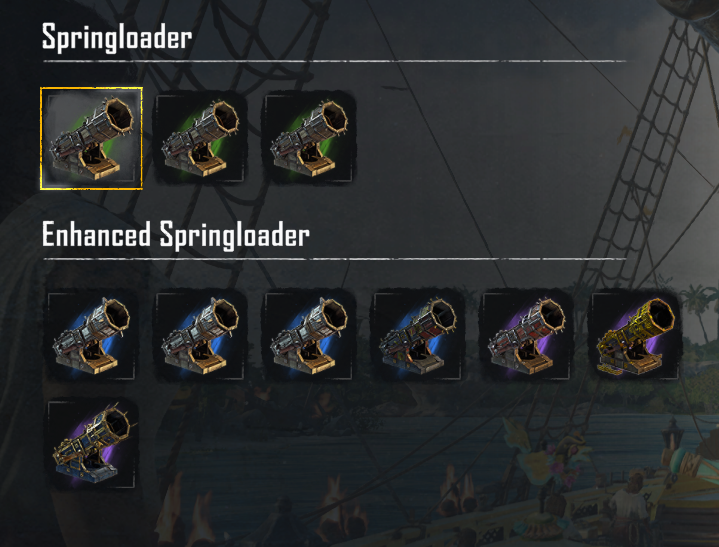
Task: Select the purple-glow Enhanced Springloader with red barrel
Action: [527, 337]
